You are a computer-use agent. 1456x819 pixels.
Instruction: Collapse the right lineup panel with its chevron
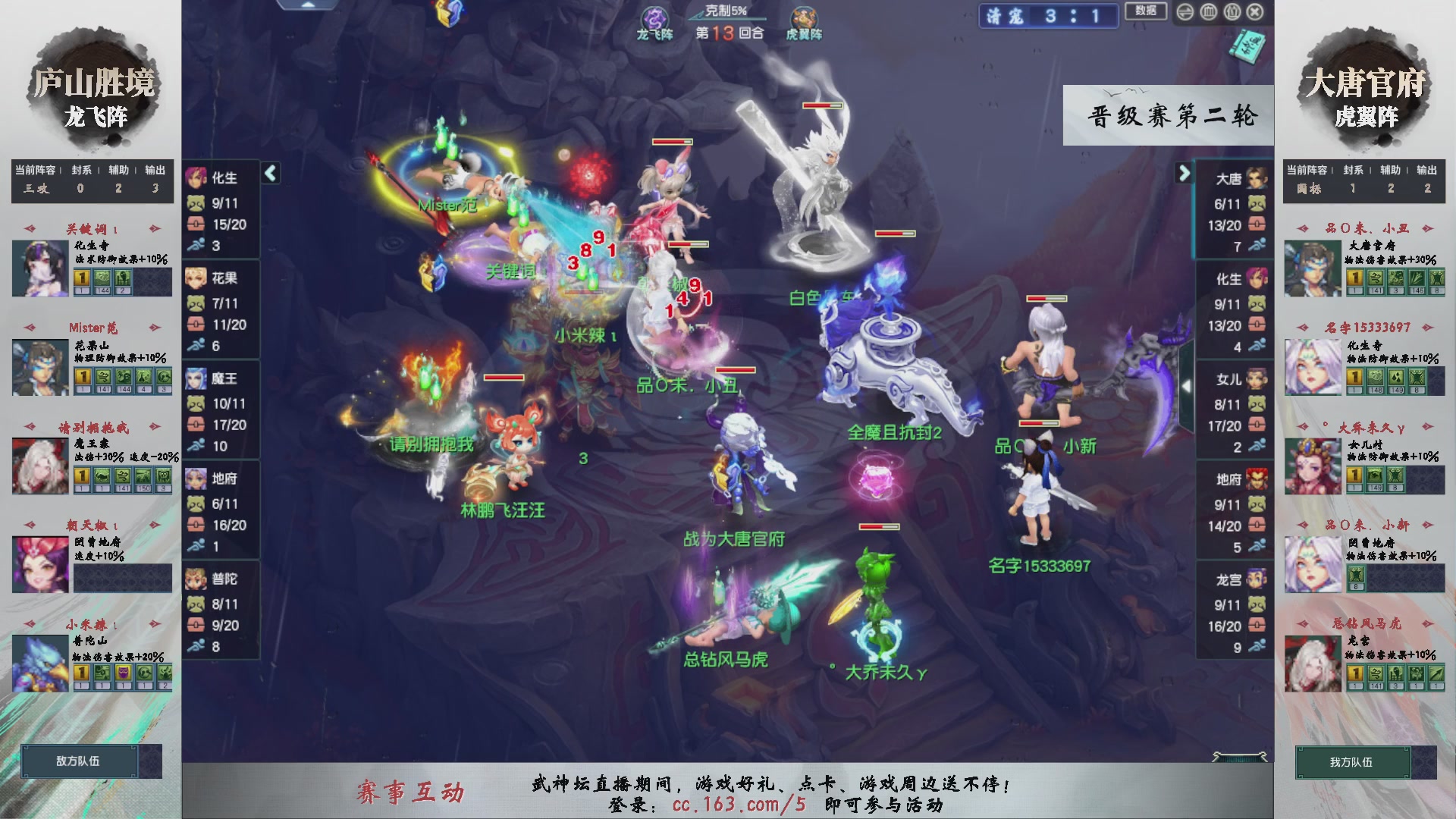[x=1184, y=173]
